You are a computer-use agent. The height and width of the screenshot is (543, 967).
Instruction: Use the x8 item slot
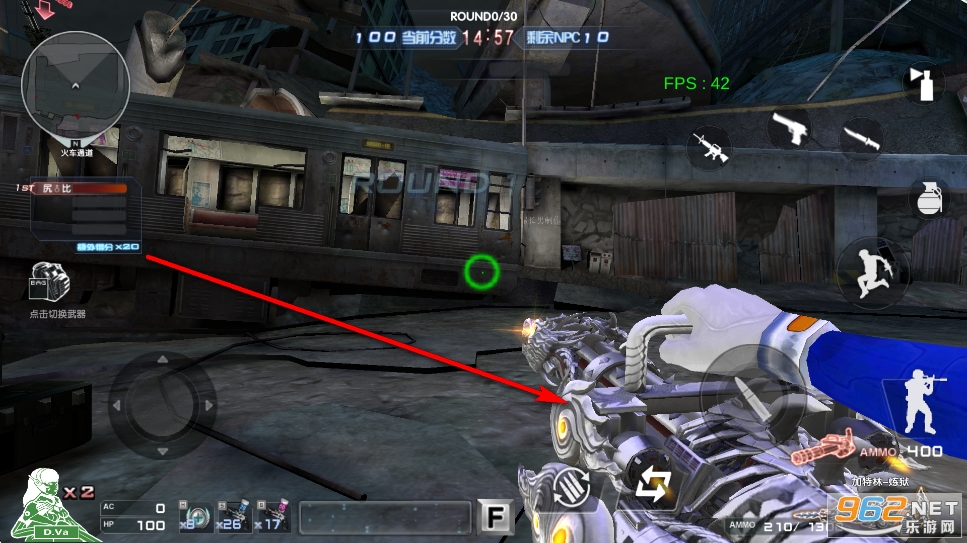(191, 516)
